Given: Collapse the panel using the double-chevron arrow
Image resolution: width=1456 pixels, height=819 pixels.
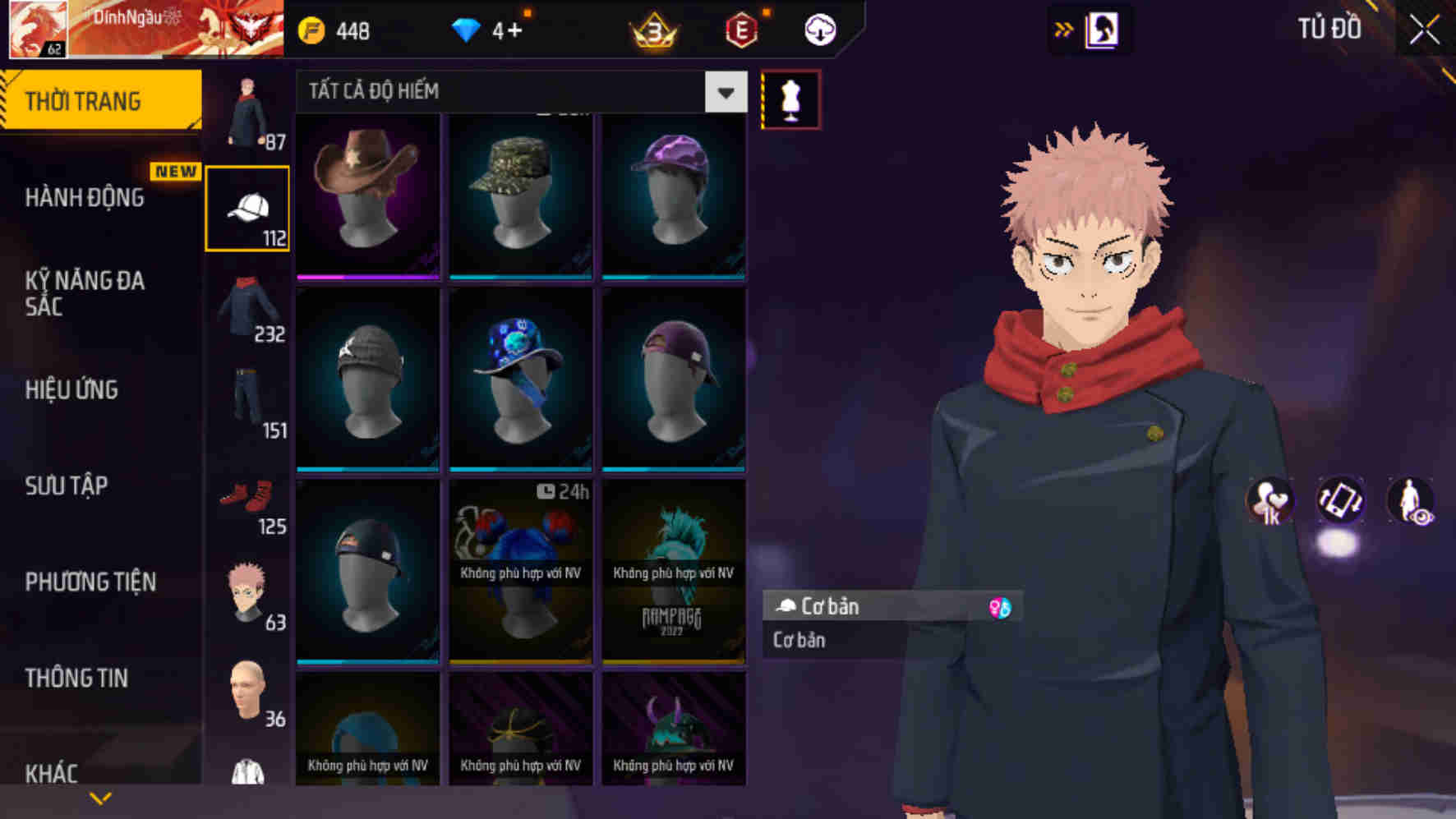Looking at the screenshot, I should point(1064,28).
